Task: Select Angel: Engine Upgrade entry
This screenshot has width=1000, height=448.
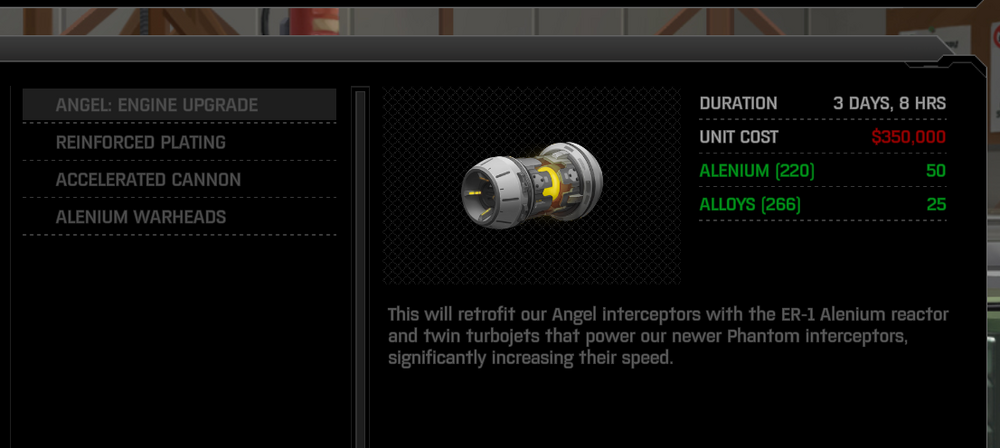Action: 178,105
